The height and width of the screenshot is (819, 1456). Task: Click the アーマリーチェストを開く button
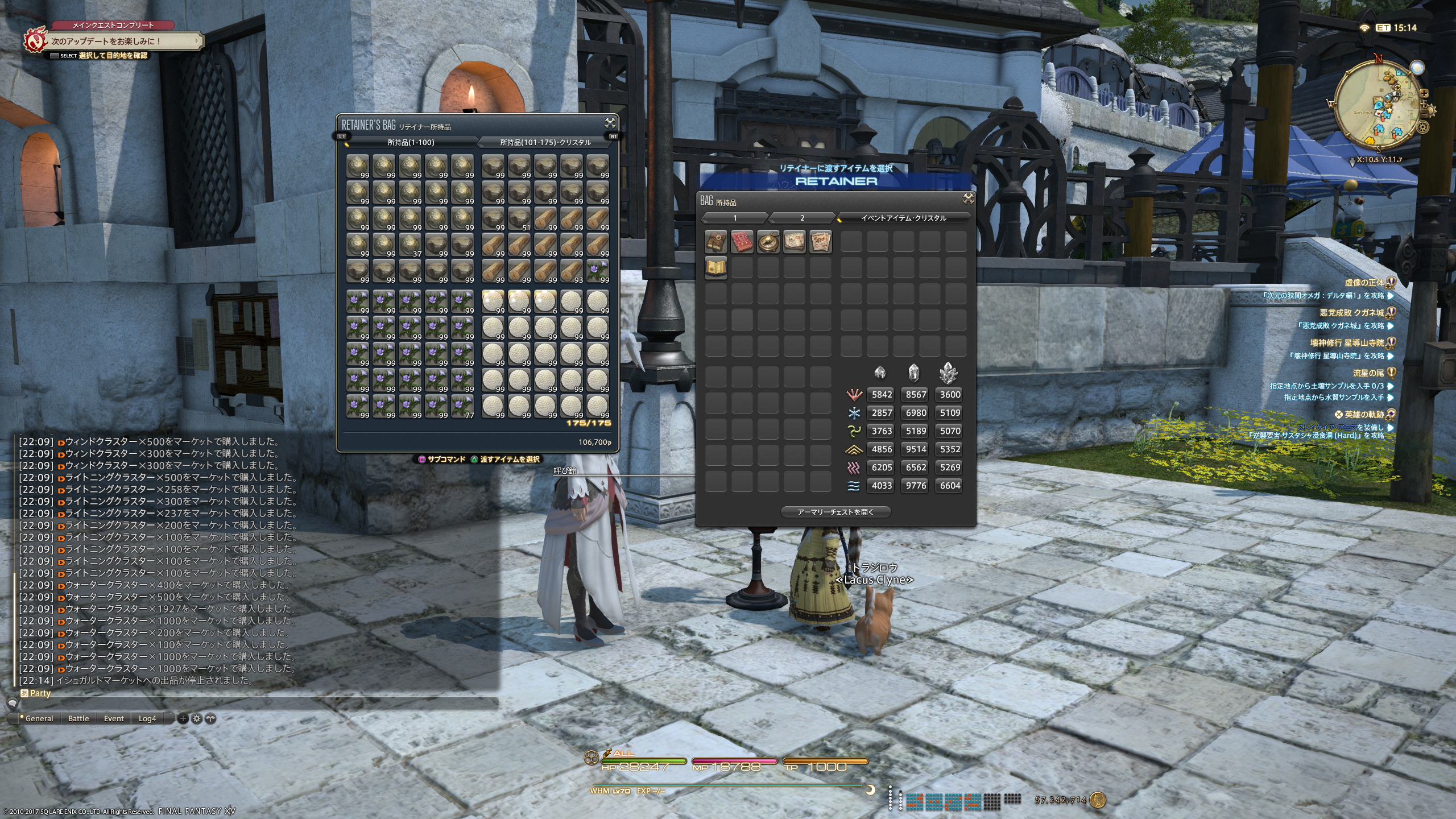[835, 512]
